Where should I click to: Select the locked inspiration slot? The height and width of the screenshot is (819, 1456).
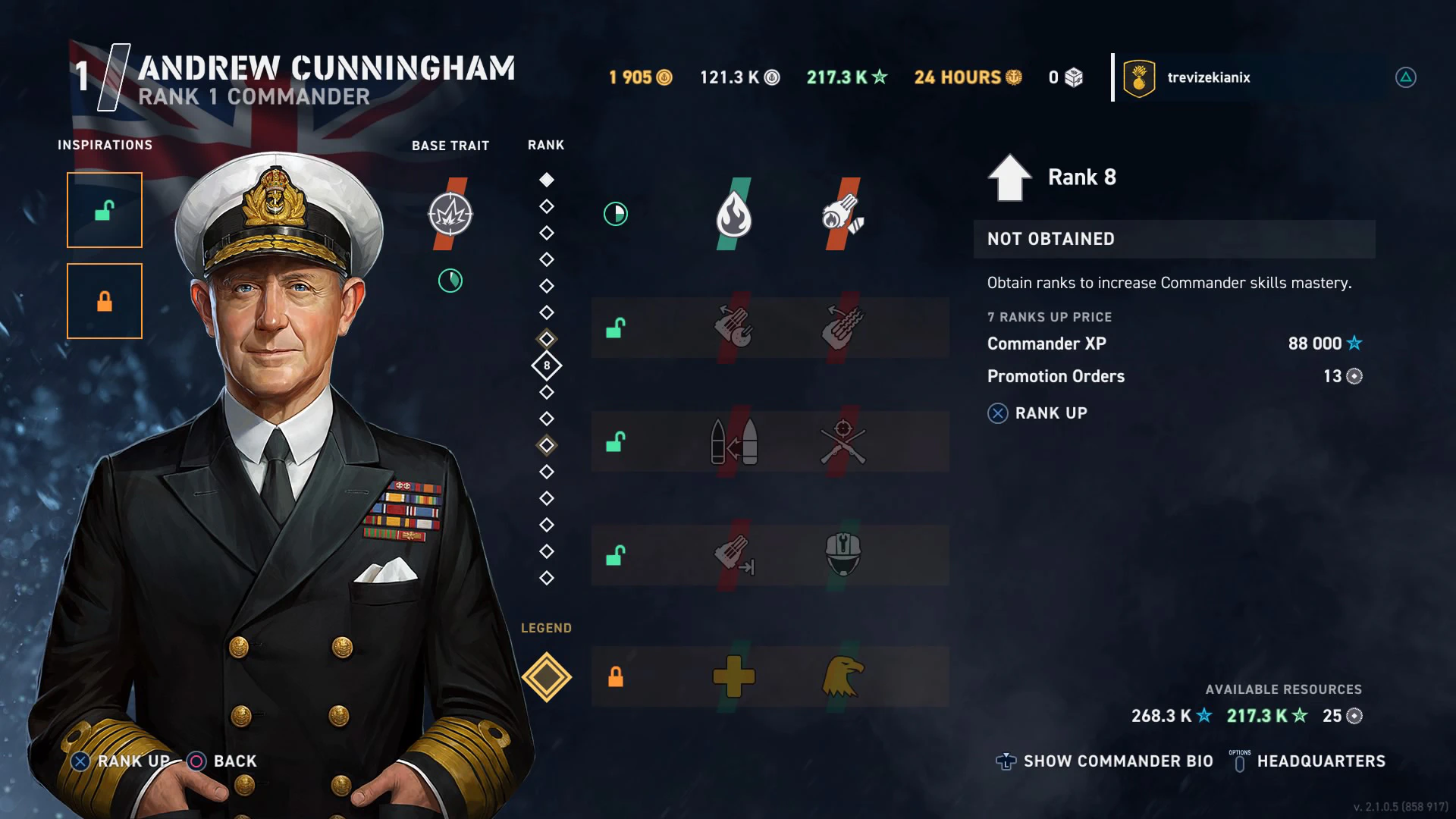click(105, 301)
